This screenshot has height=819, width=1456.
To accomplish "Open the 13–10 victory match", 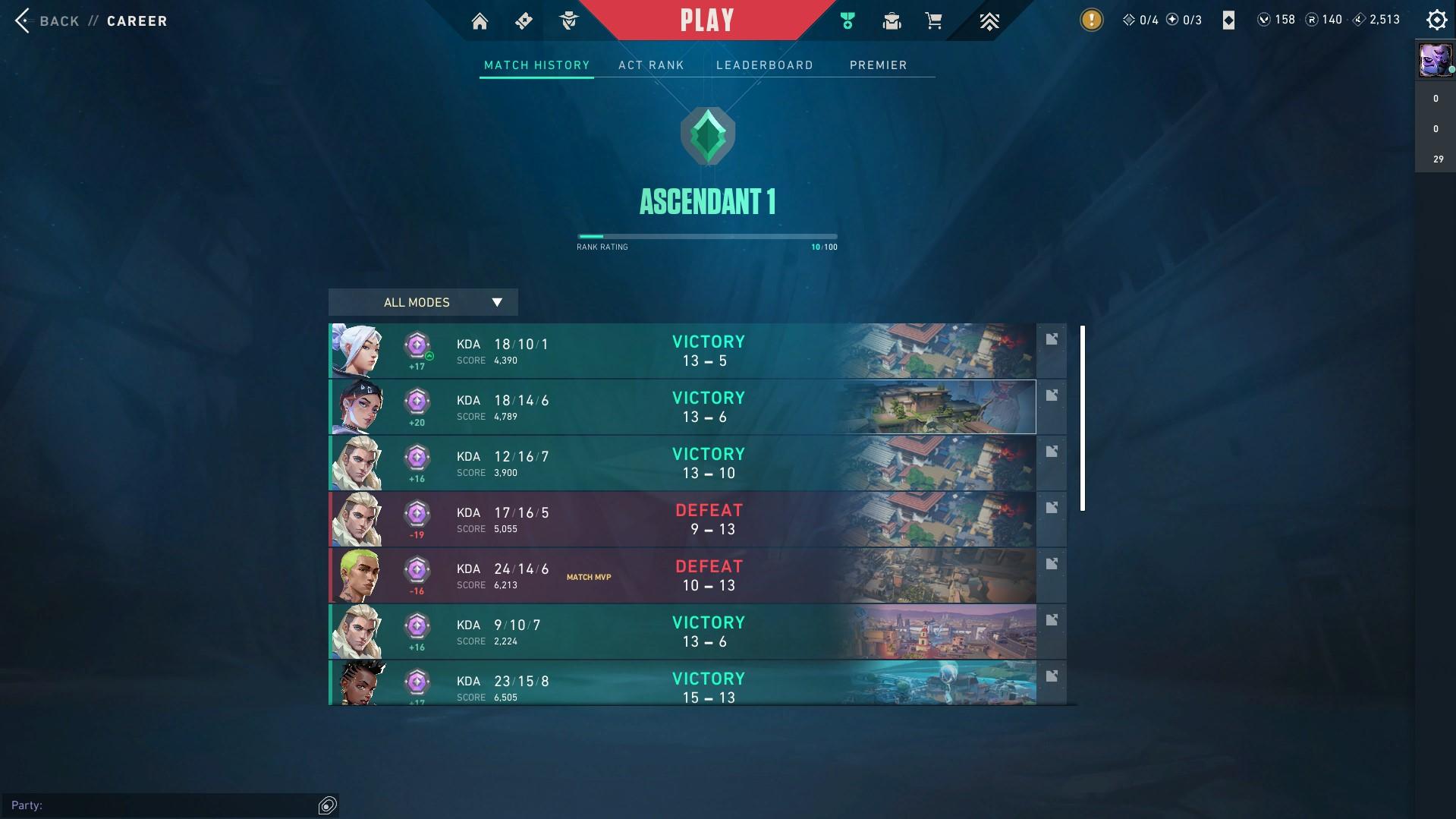I will [x=683, y=463].
